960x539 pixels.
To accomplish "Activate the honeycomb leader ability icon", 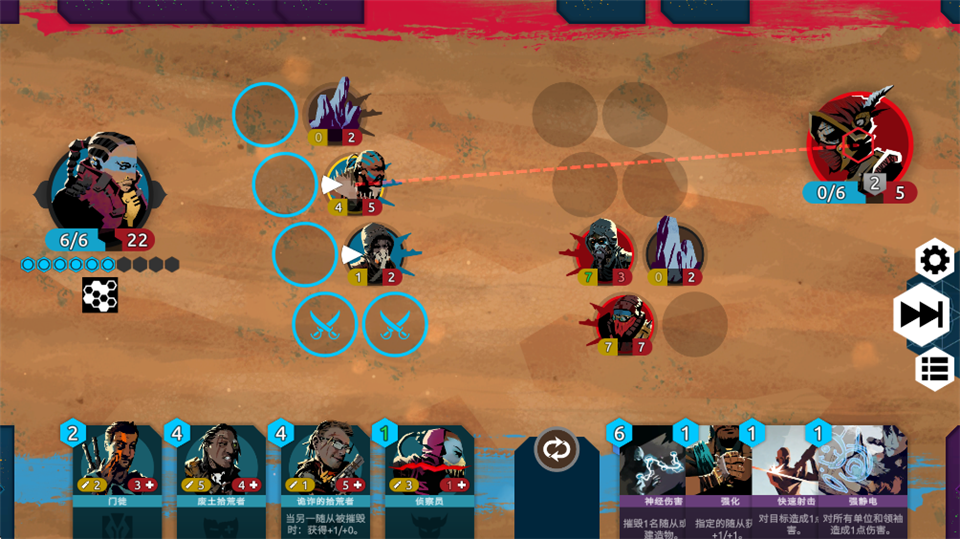I will pyautogui.click(x=100, y=295).
